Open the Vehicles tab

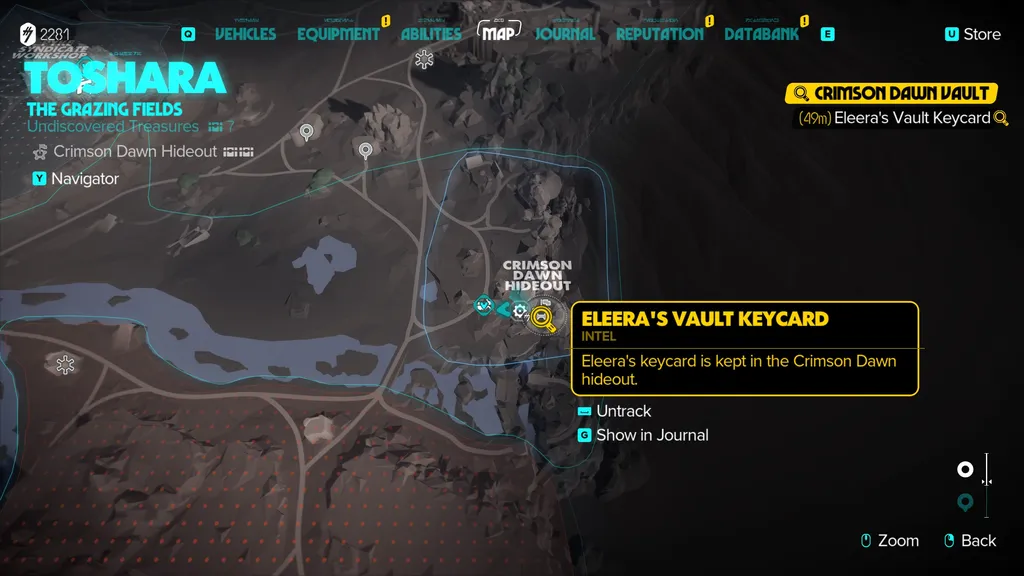pyautogui.click(x=245, y=34)
